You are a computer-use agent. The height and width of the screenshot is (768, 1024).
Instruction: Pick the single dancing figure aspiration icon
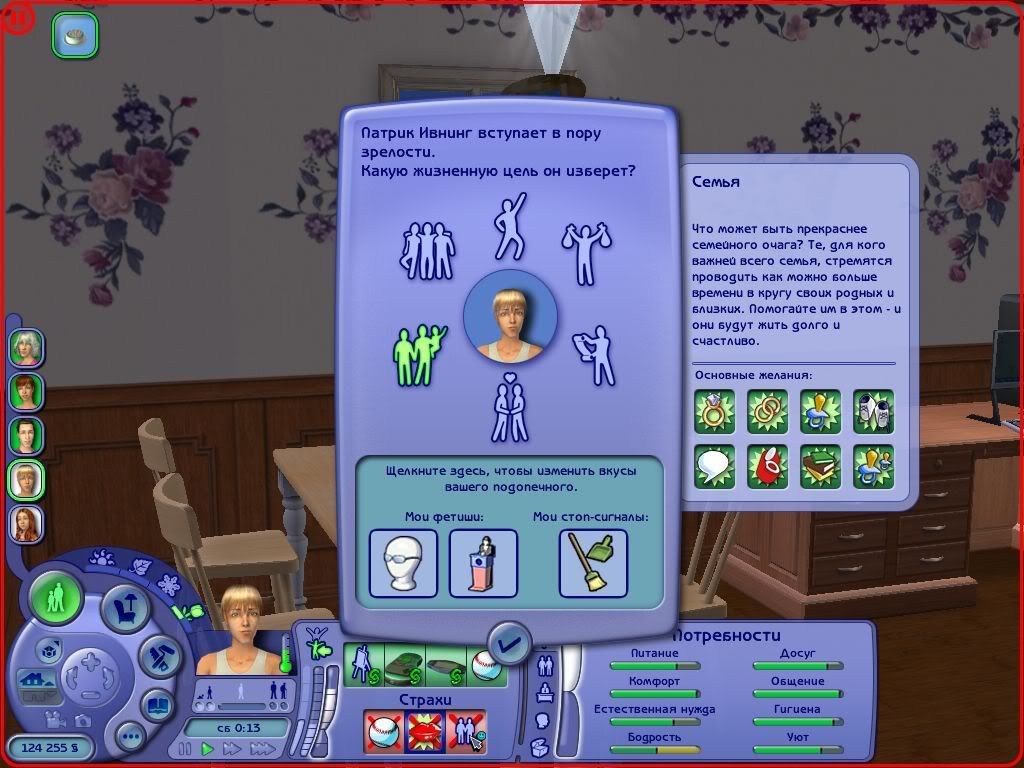coord(510,225)
